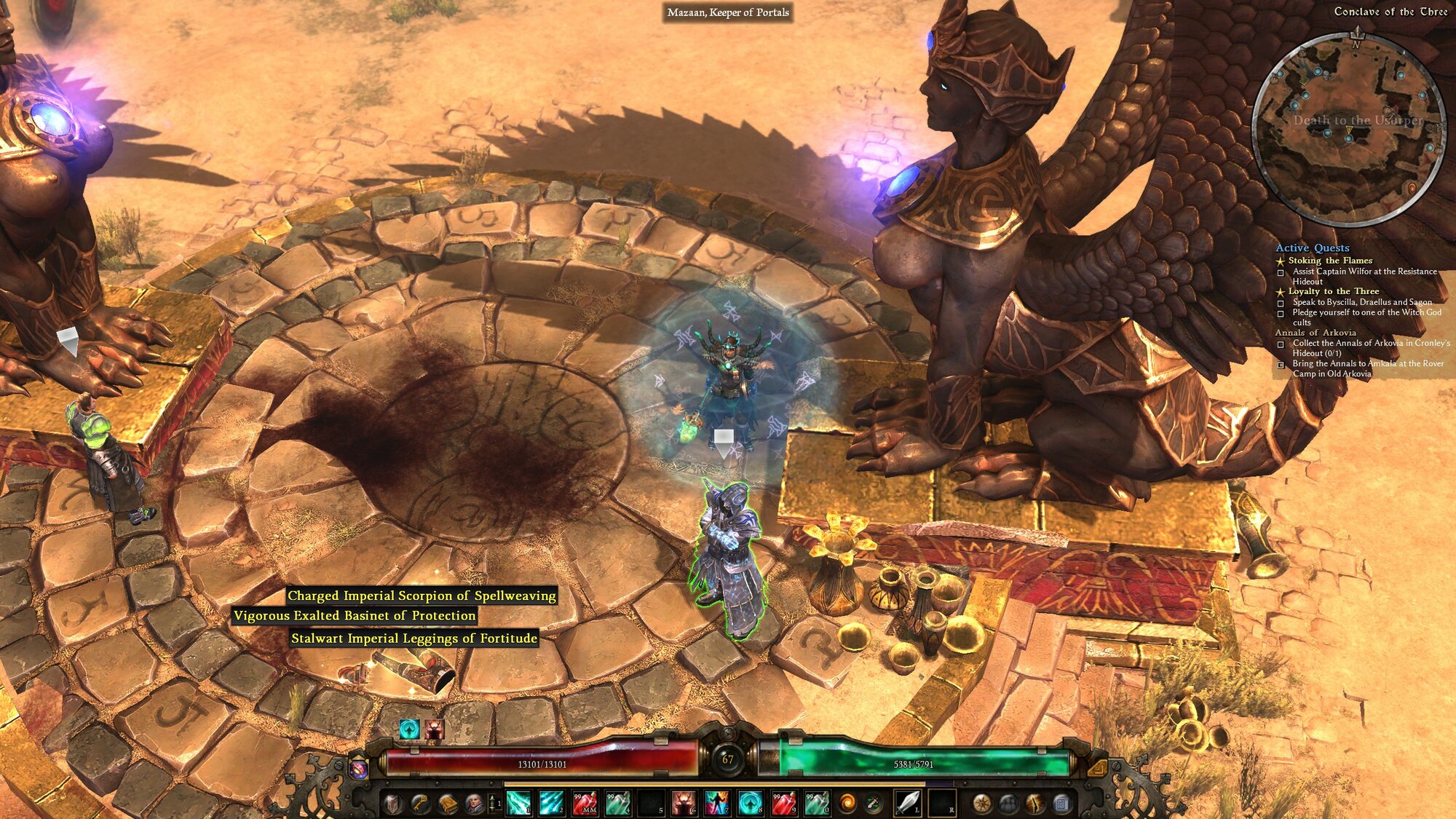The height and width of the screenshot is (819, 1456).
Task: Use the red health potion marked MM
Action: (x=585, y=803)
